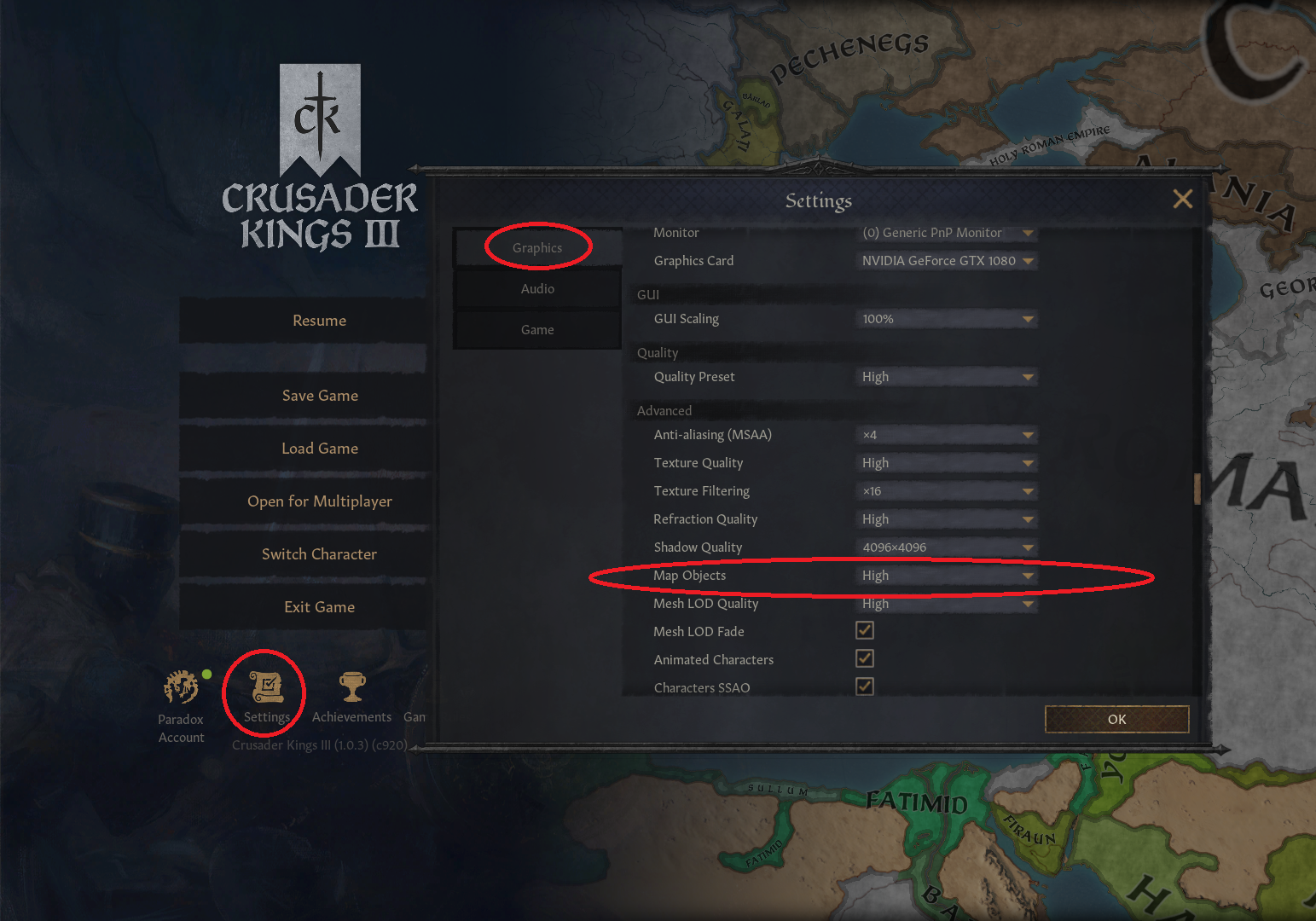Toggle Mesh LOD Fade off
Screen dimensions: 1316x921
coord(864,630)
